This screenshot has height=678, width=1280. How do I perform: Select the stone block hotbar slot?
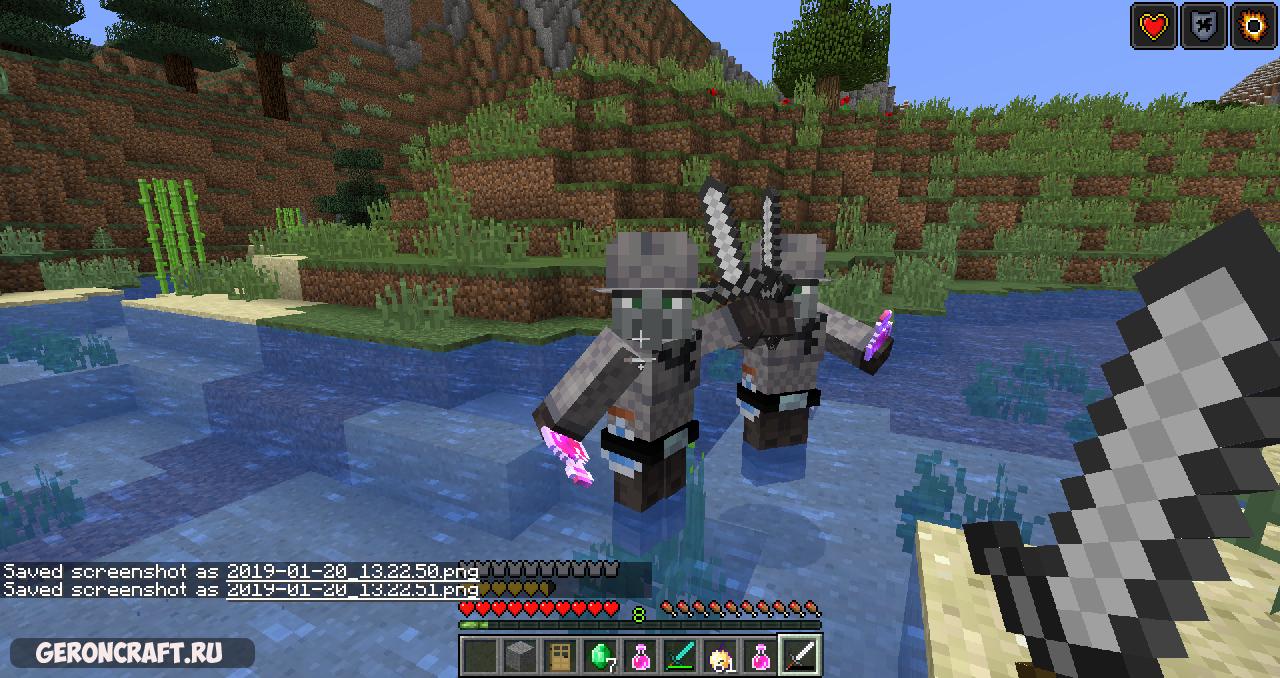click(x=518, y=656)
